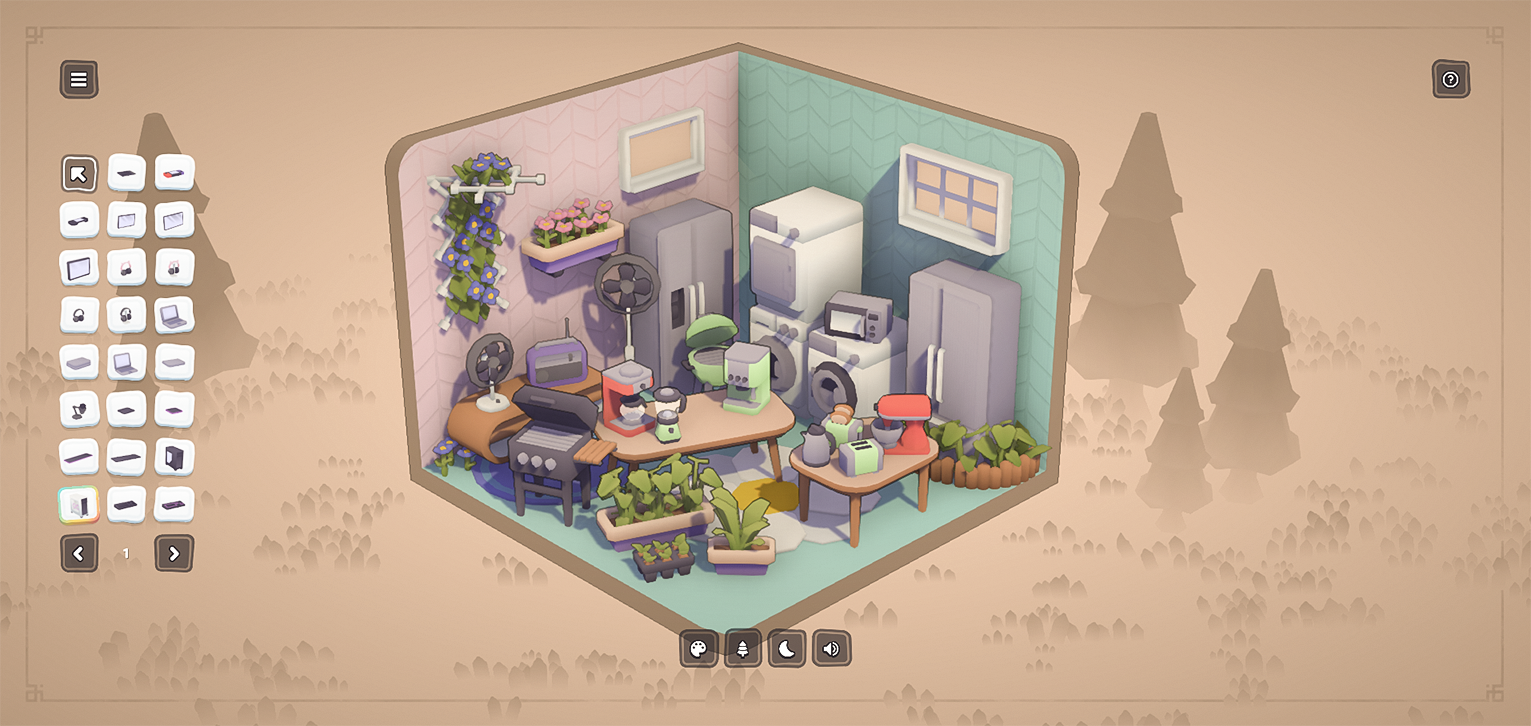Go to the next item page

[x=174, y=553]
